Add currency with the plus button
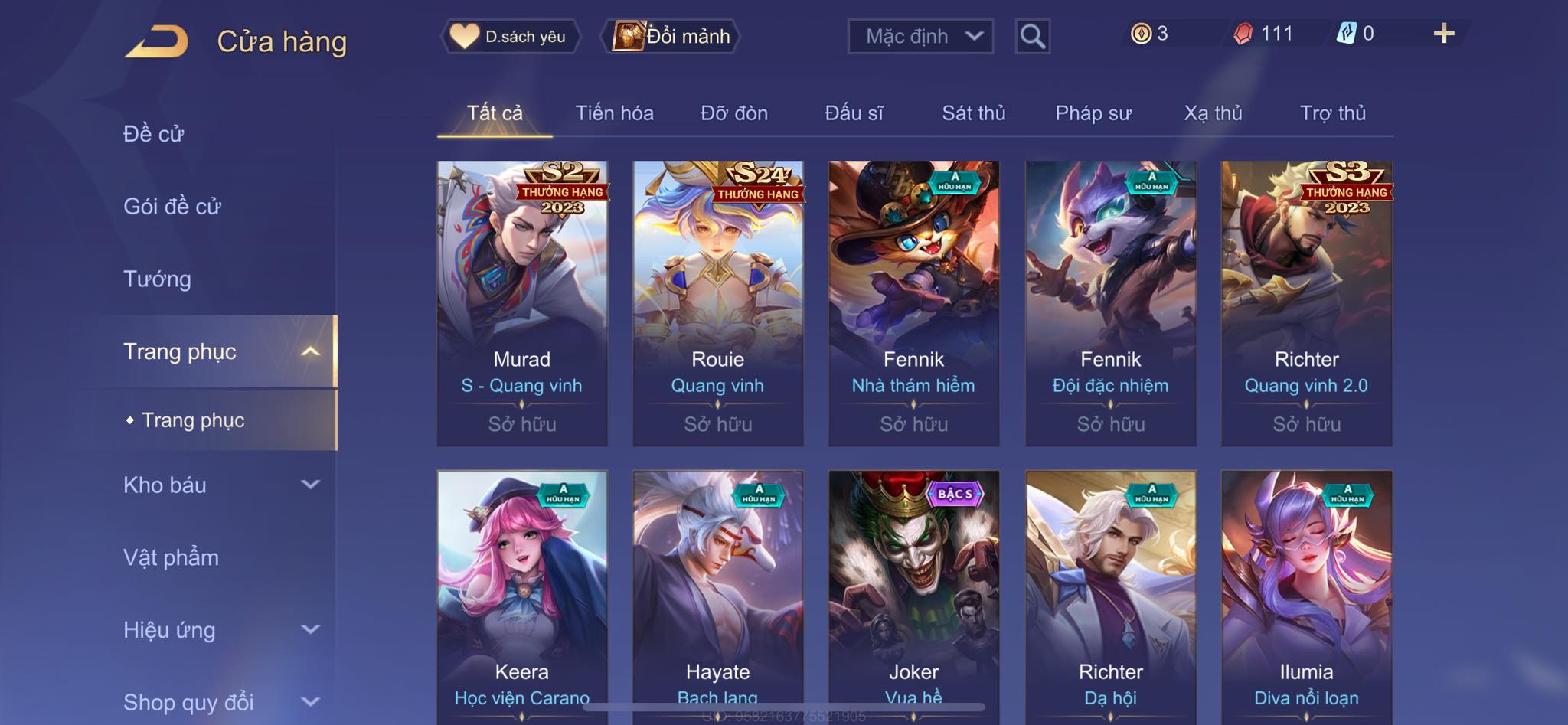 click(1443, 34)
